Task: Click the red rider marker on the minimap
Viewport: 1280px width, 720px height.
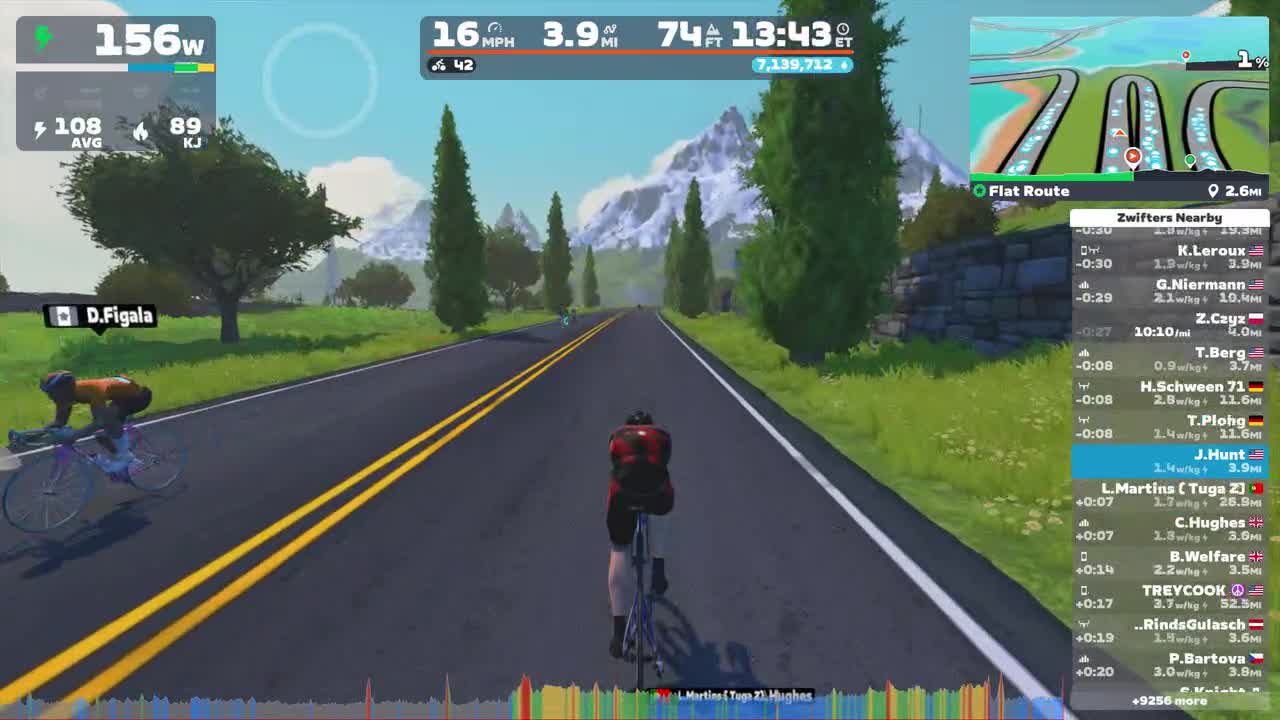Action: tap(1131, 155)
